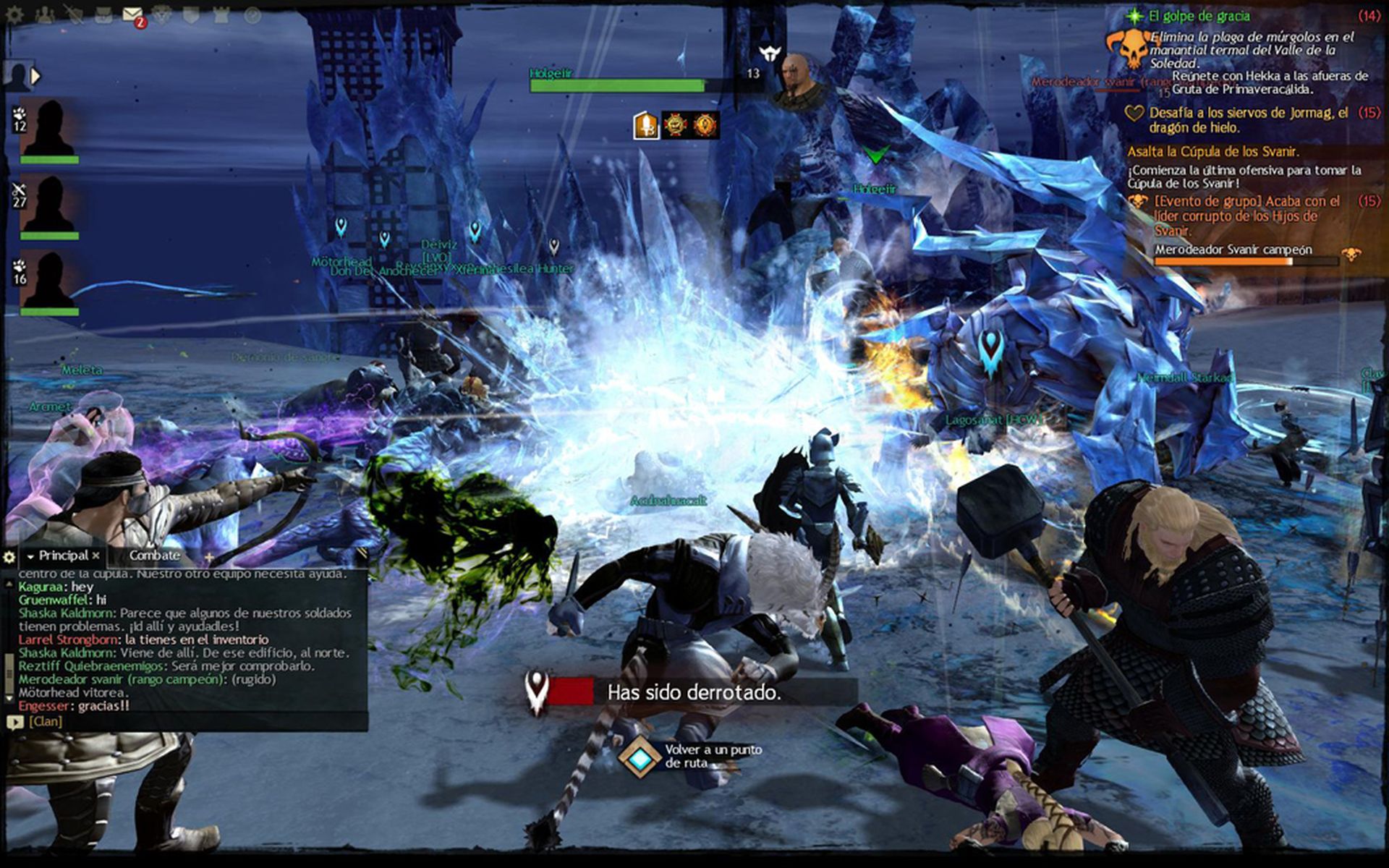Click the chat settings gear icon

pos(9,557)
